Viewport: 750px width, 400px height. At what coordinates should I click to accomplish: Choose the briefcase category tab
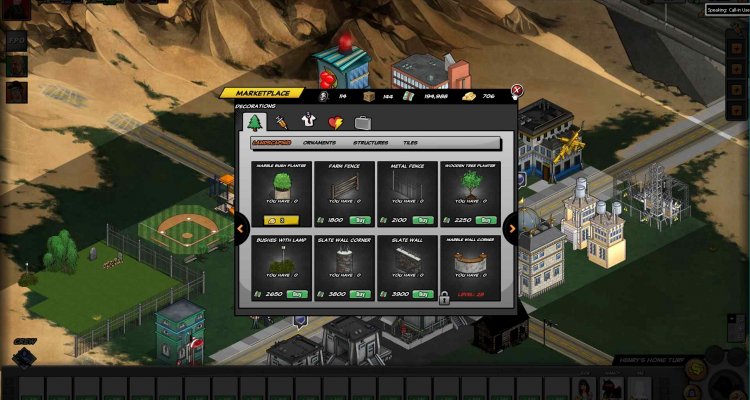tap(363, 122)
